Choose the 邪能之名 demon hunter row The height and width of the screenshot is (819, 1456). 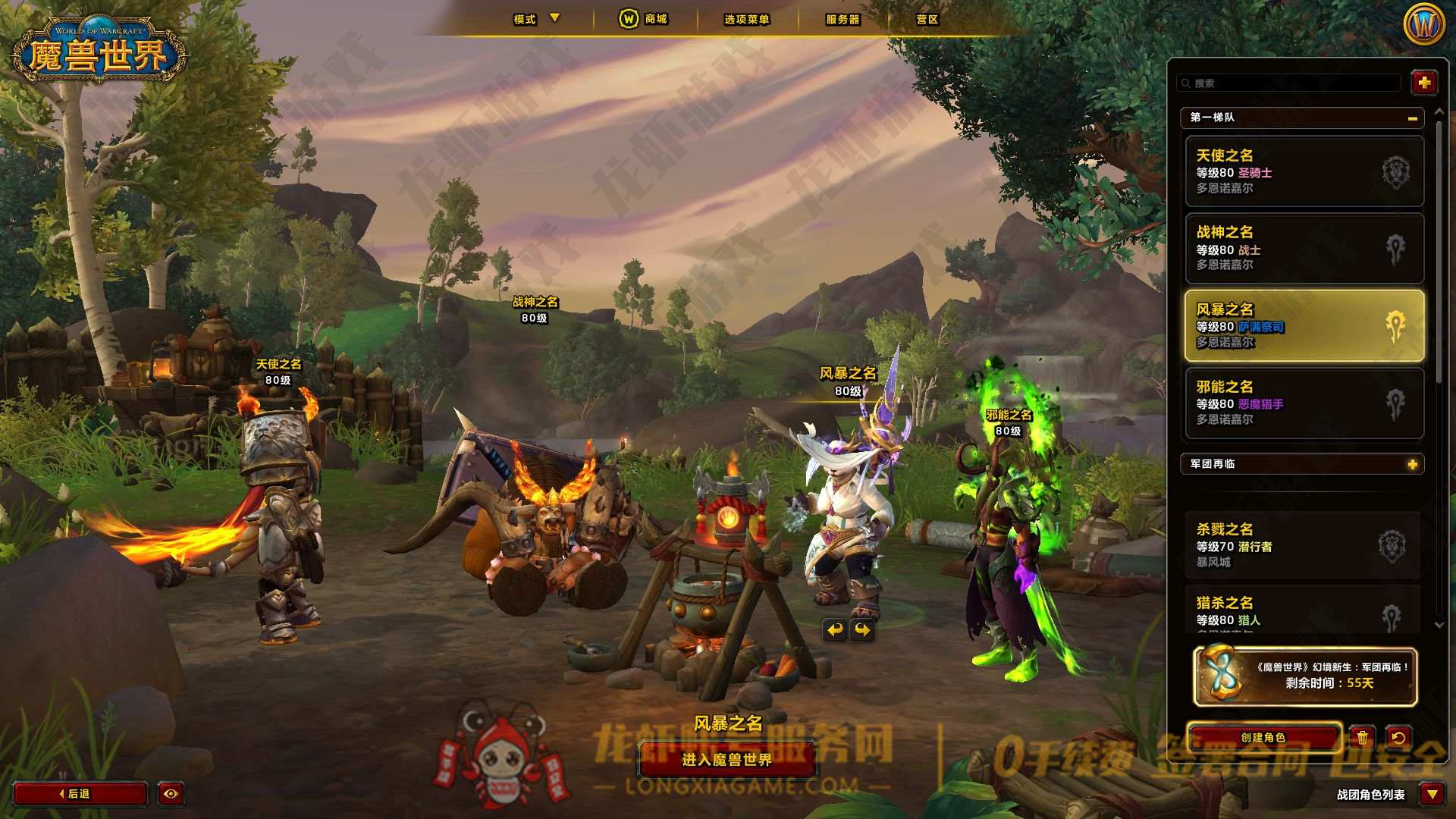coord(1304,403)
